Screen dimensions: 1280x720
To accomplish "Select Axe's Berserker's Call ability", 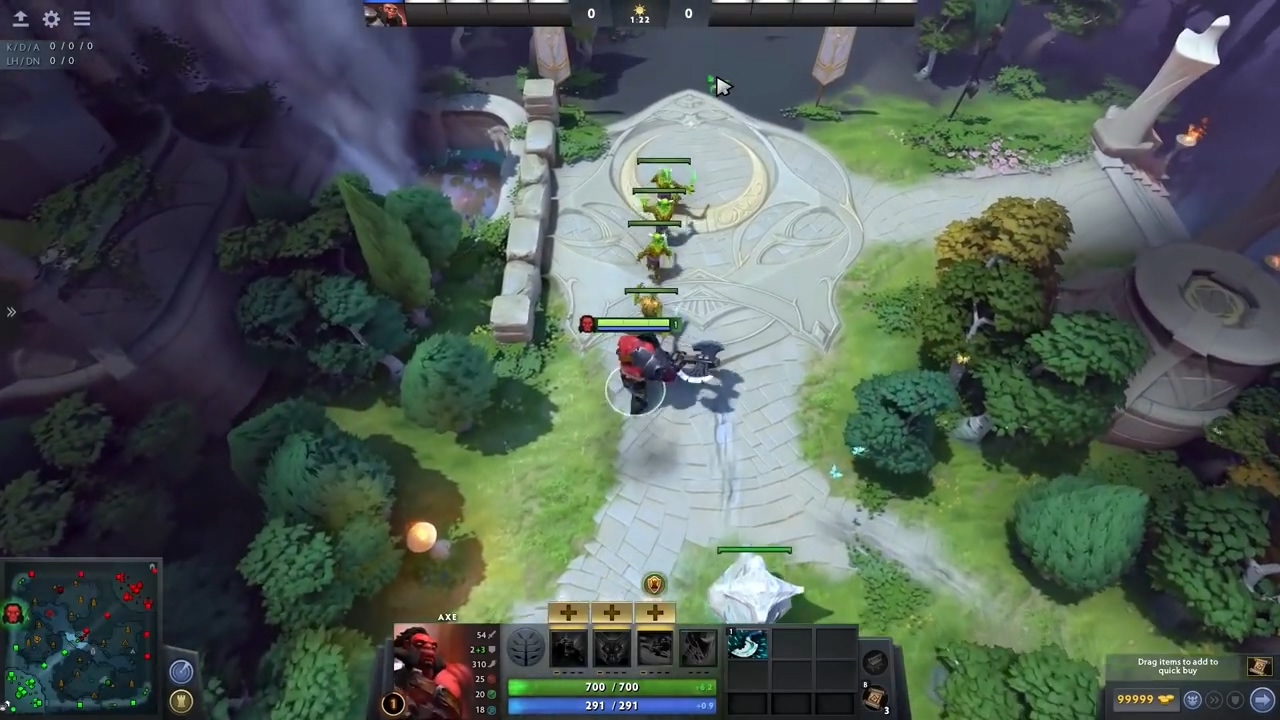I will [568, 648].
